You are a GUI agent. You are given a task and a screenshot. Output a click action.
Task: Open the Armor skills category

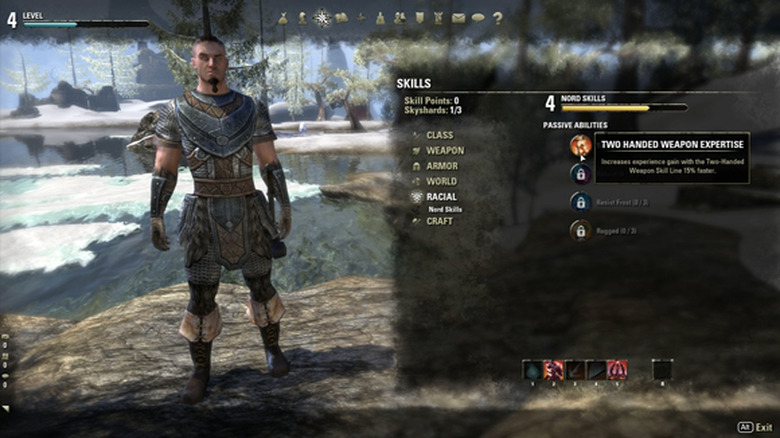pos(442,166)
